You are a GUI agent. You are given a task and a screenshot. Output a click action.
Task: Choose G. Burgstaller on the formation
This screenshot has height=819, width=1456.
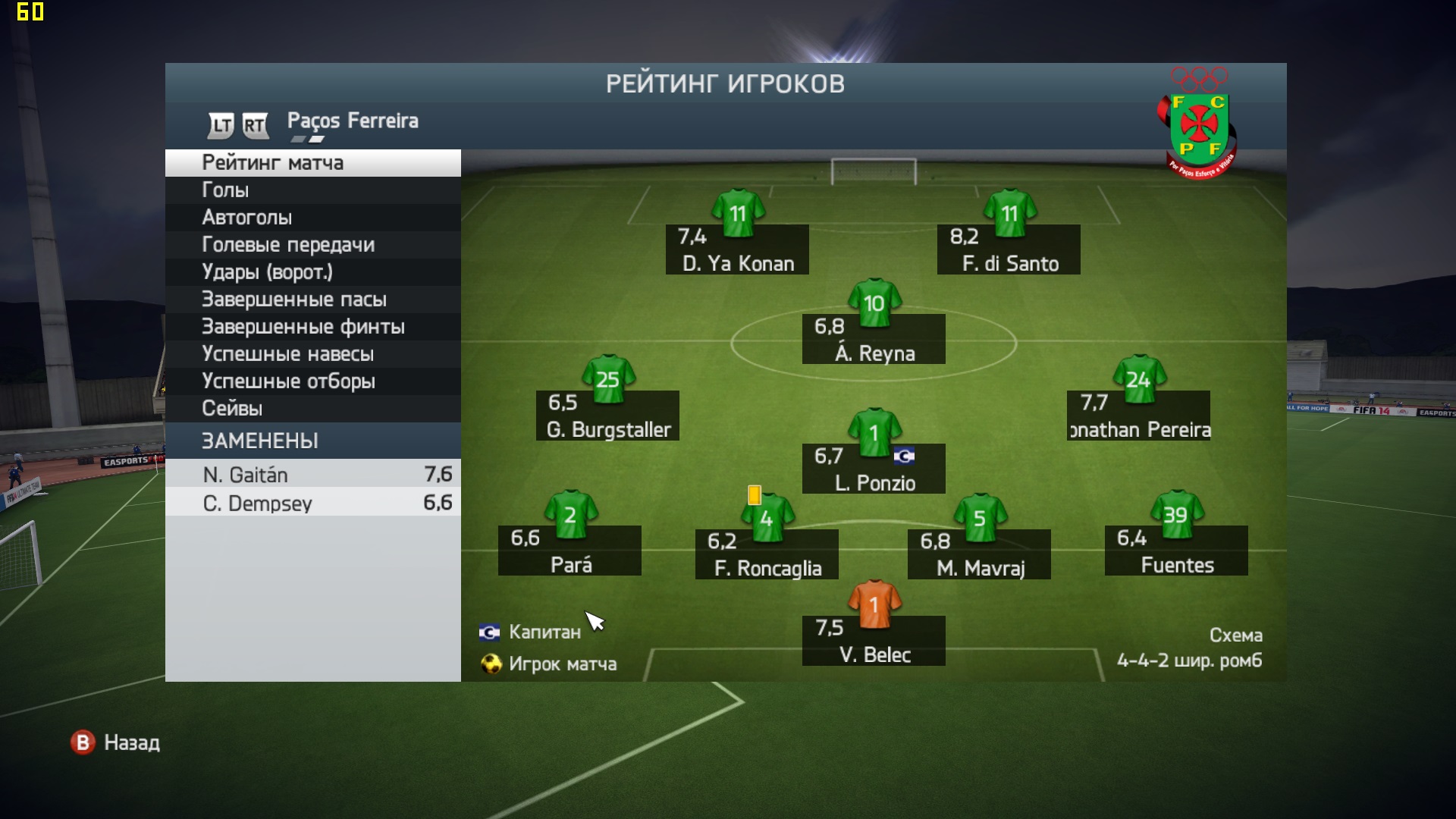(x=607, y=416)
